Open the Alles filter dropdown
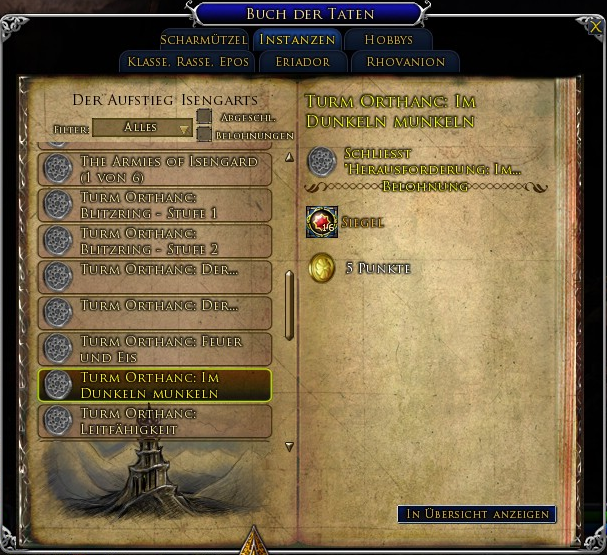The width and height of the screenshot is (607, 555). click(142, 128)
